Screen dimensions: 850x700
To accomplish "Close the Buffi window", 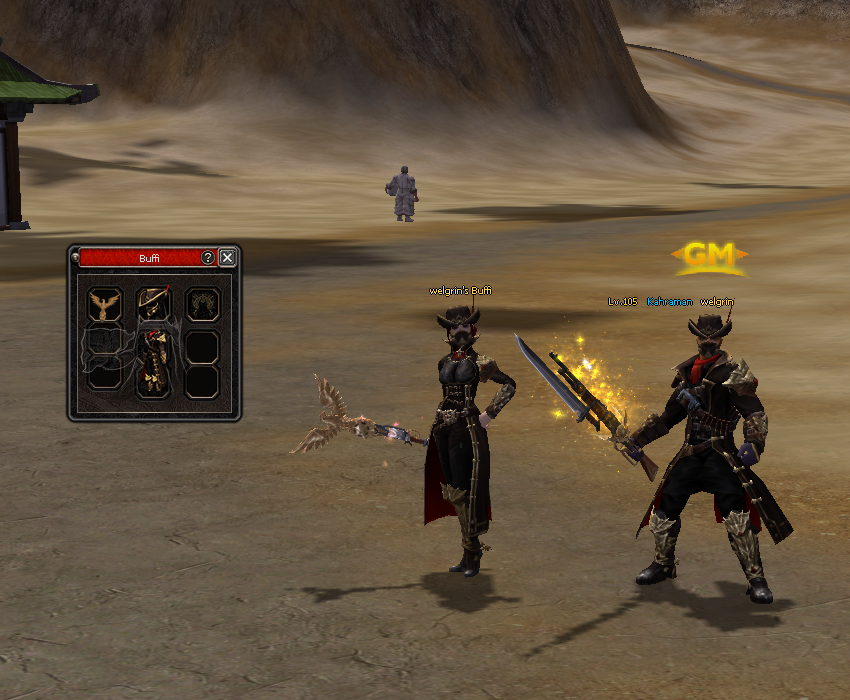I will point(228,258).
